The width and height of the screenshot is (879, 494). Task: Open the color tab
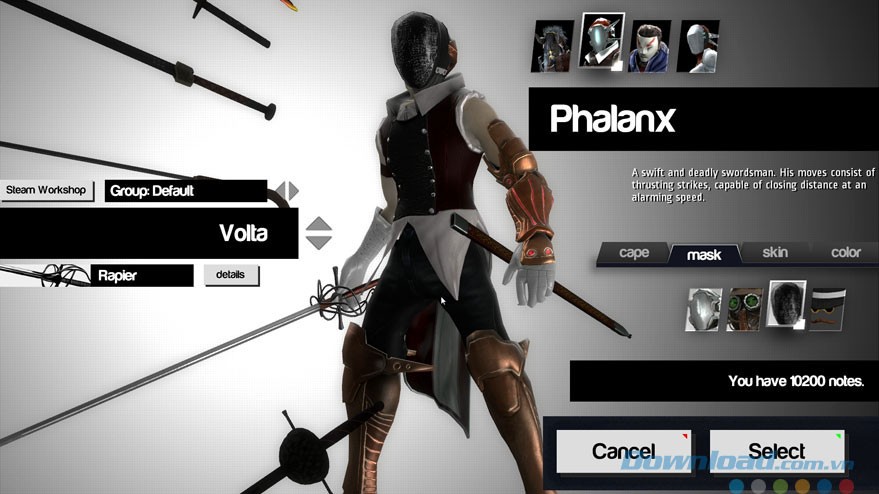846,253
